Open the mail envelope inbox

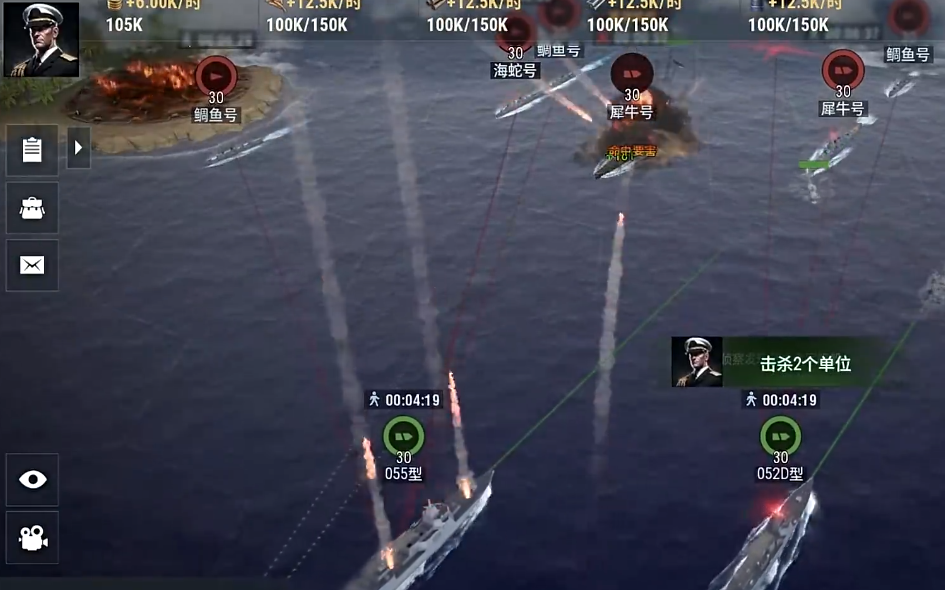[x=32, y=265]
